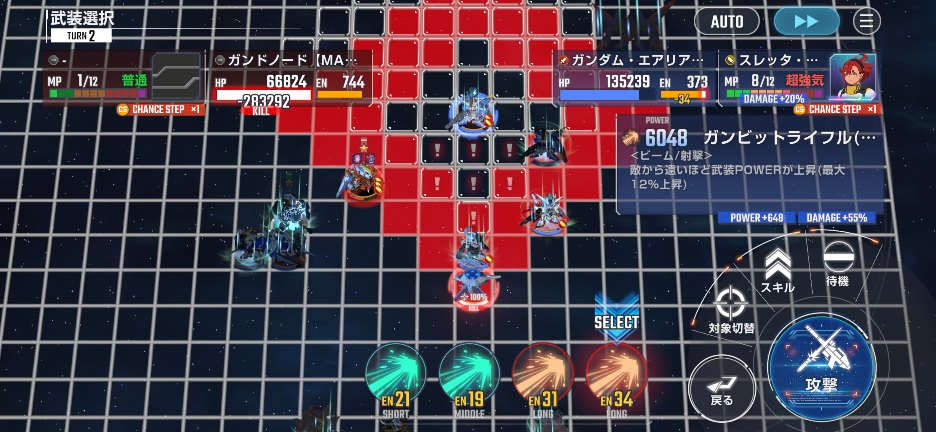
Task: Select the EN 34 LONG weapon
Action: click(x=616, y=378)
